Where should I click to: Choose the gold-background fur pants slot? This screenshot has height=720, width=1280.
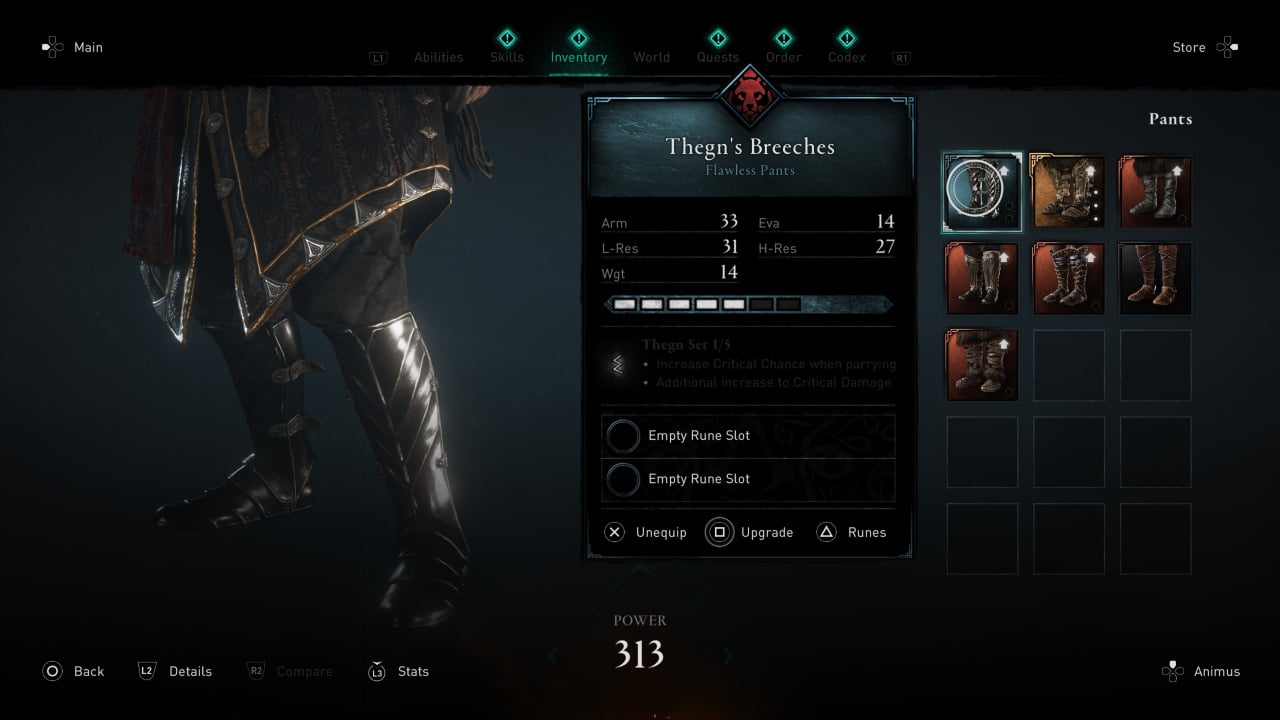click(1069, 192)
